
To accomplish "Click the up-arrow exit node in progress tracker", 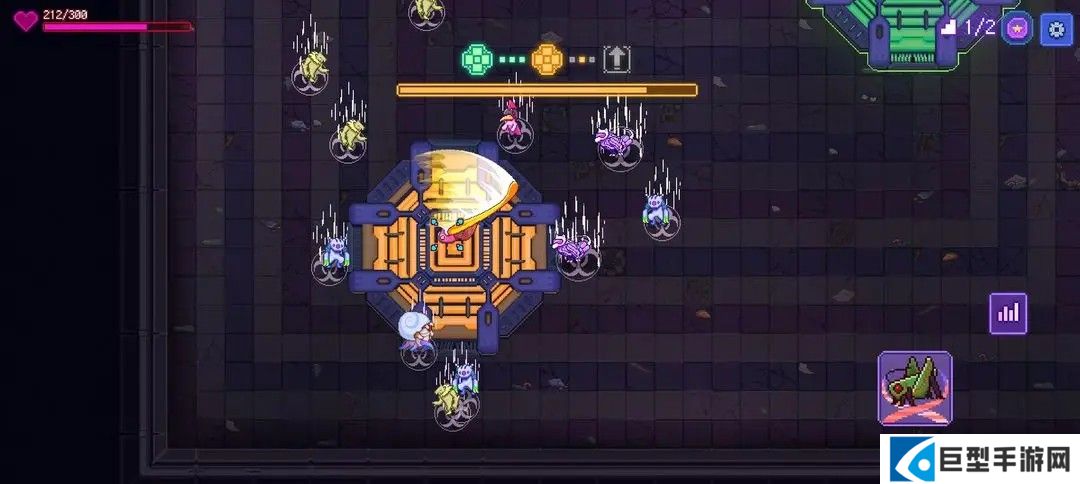I will pyautogui.click(x=617, y=59).
